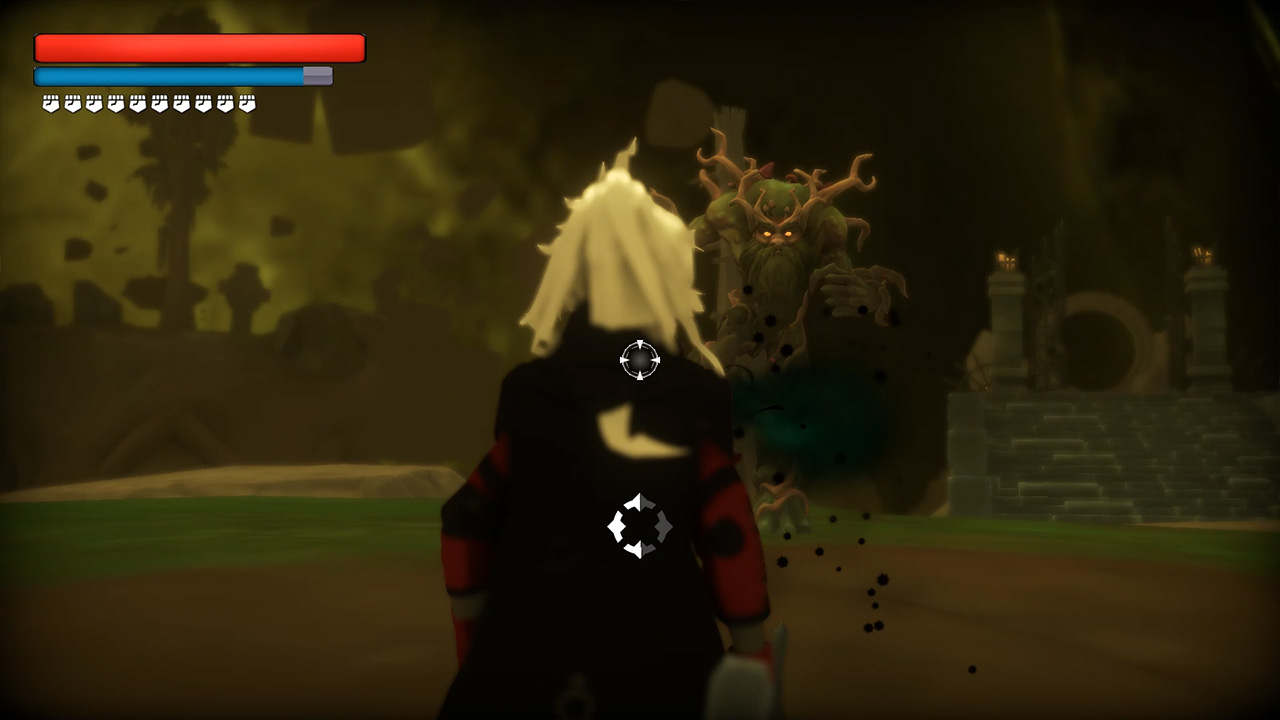Click the tree boss's glowing orange eyes

point(777,232)
